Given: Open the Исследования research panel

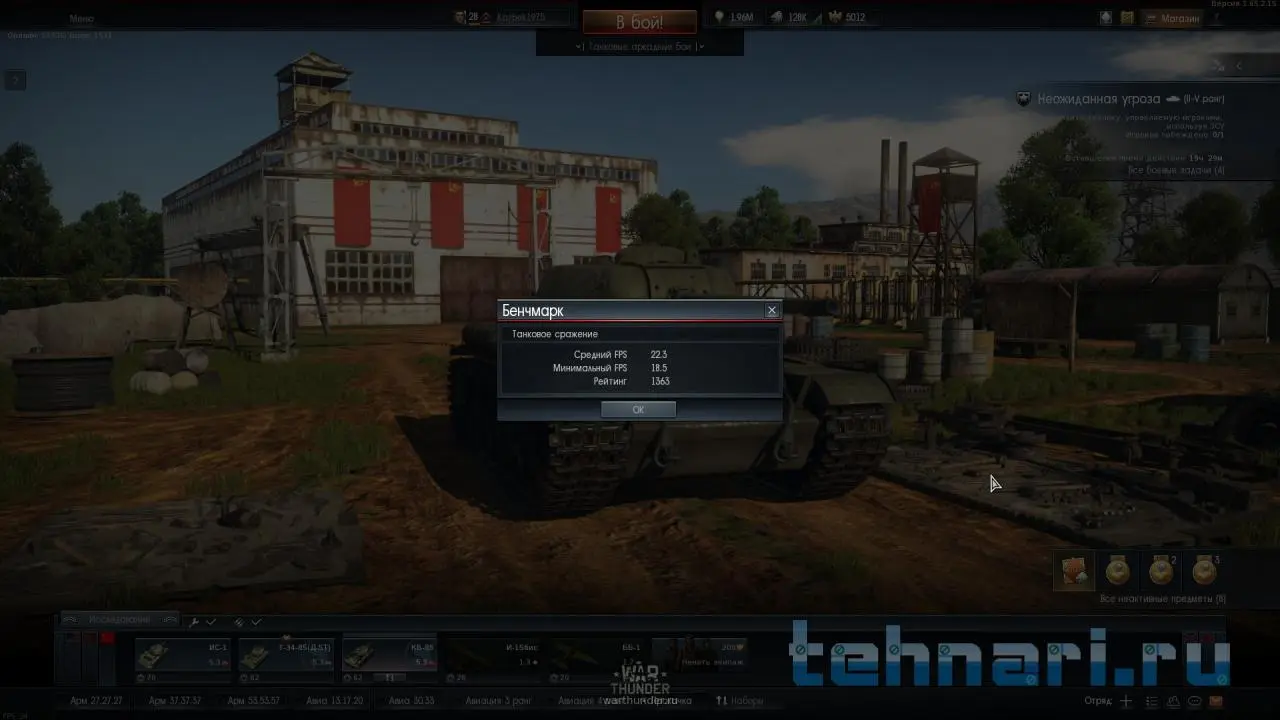Looking at the screenshot, I should [119, 620].
